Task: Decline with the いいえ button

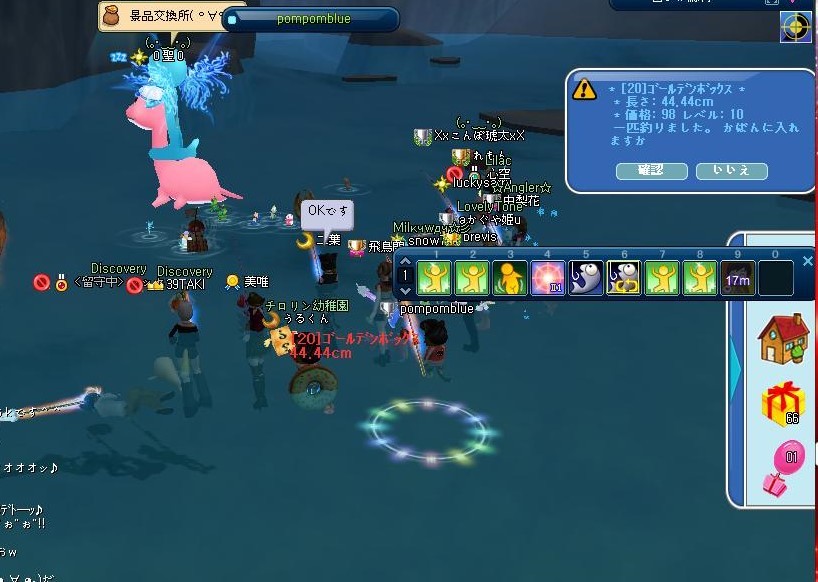Action: click(731, 171)
